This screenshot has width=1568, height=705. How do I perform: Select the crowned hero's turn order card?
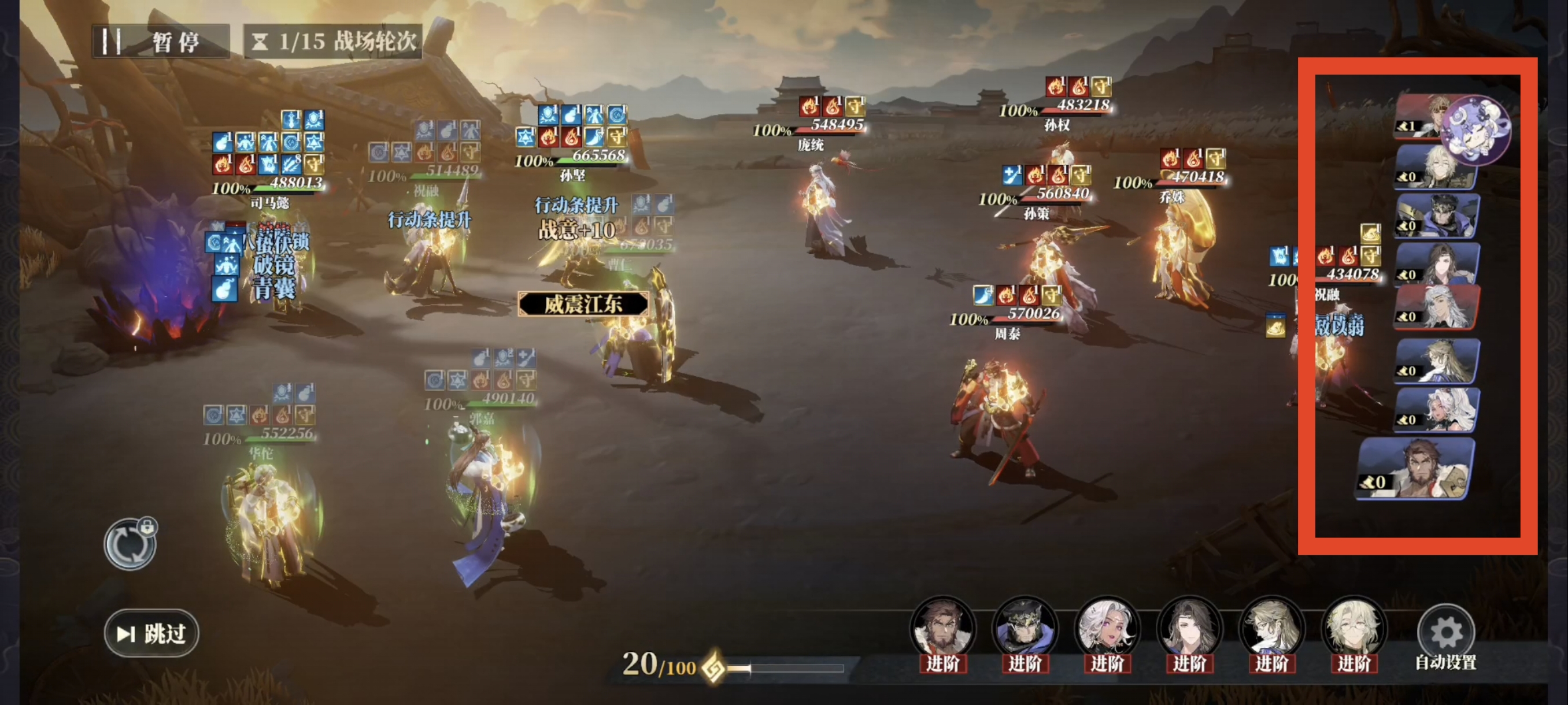click(x=1437, y=217)
